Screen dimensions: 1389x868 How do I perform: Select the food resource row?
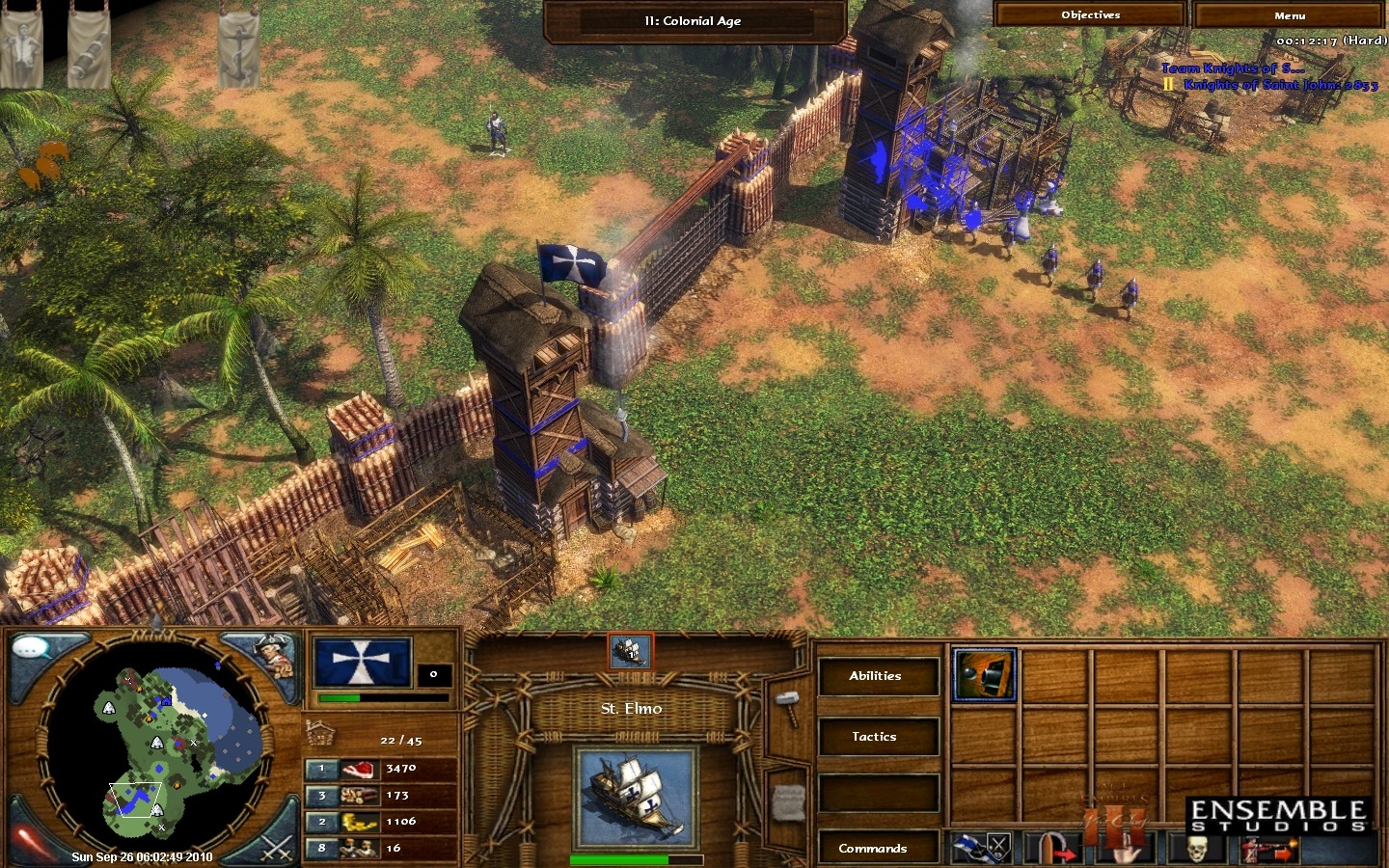(x=381, y=769)
